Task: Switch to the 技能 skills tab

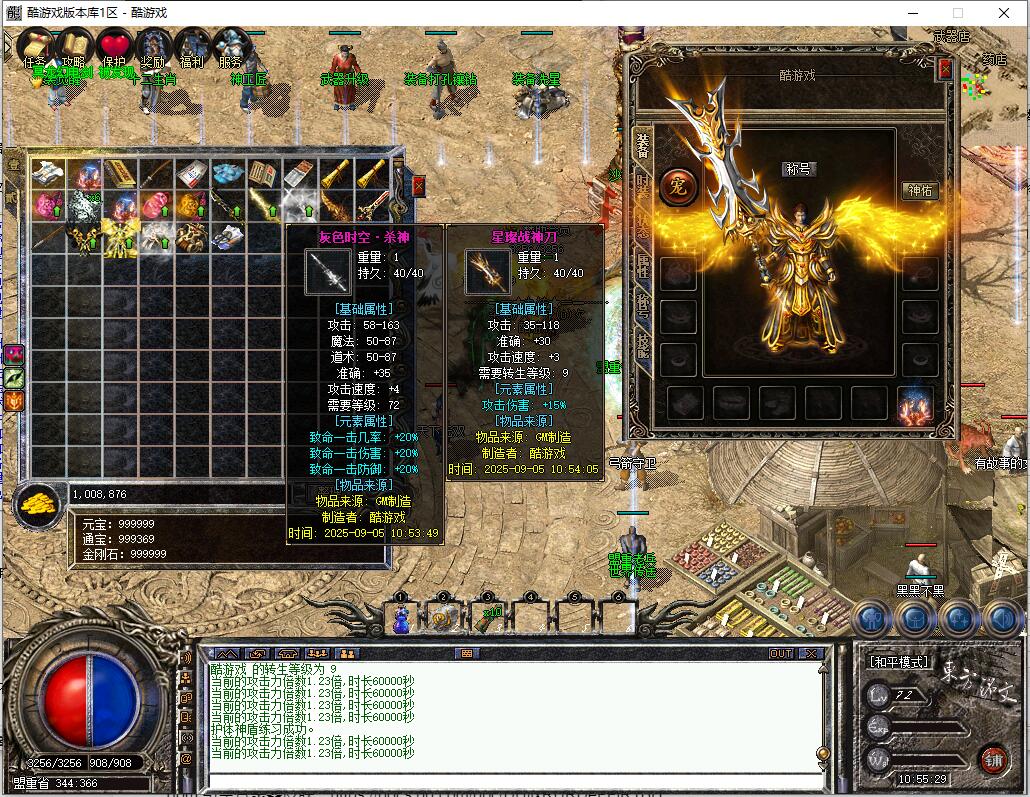Action: 643,347
